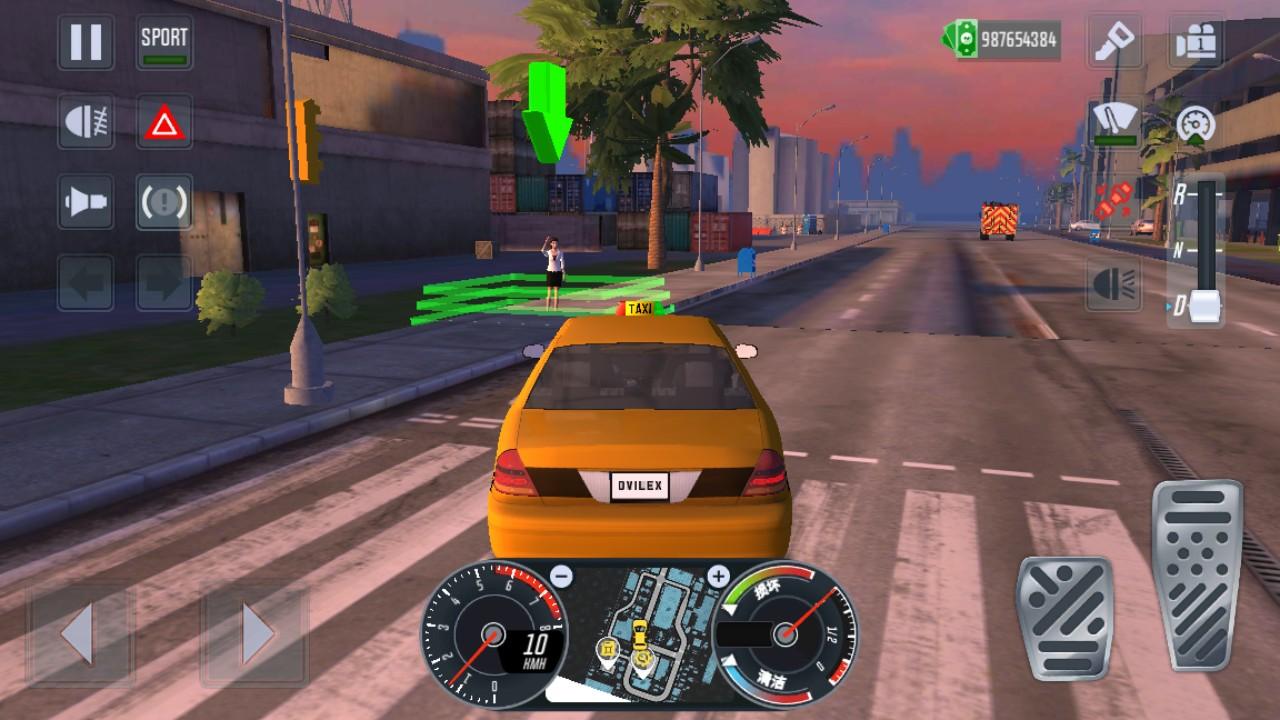Steer left with the left arrow button
Image resolution: width=1280 pixels, height=720 pixels.
point(79,632)
